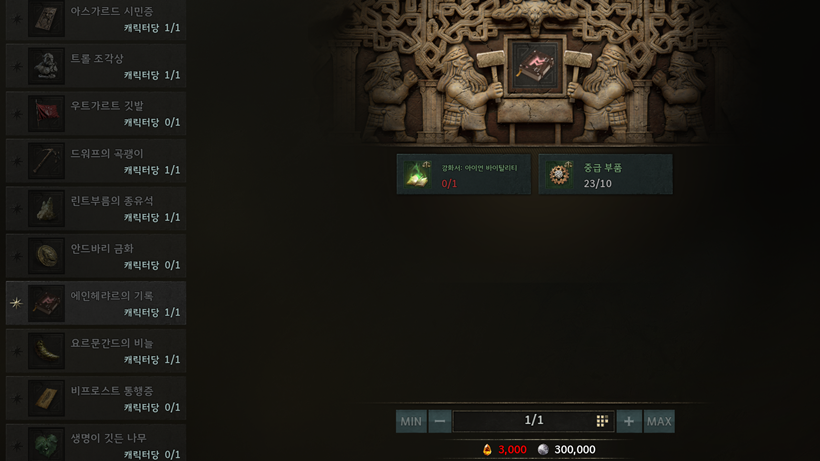Increase quantity with the plus button

click(629, 421)
